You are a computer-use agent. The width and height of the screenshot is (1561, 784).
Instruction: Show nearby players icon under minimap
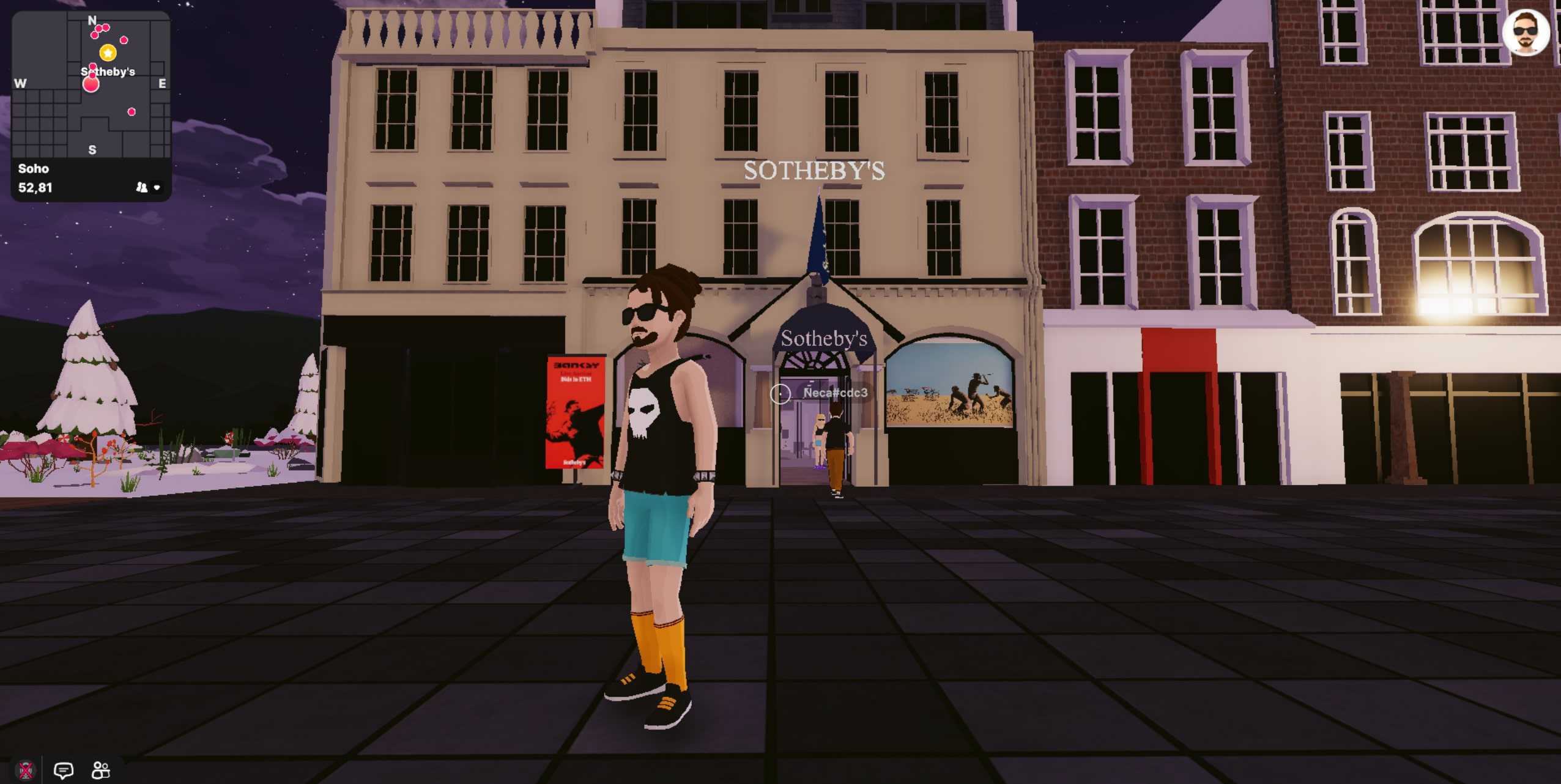[142, 188]
